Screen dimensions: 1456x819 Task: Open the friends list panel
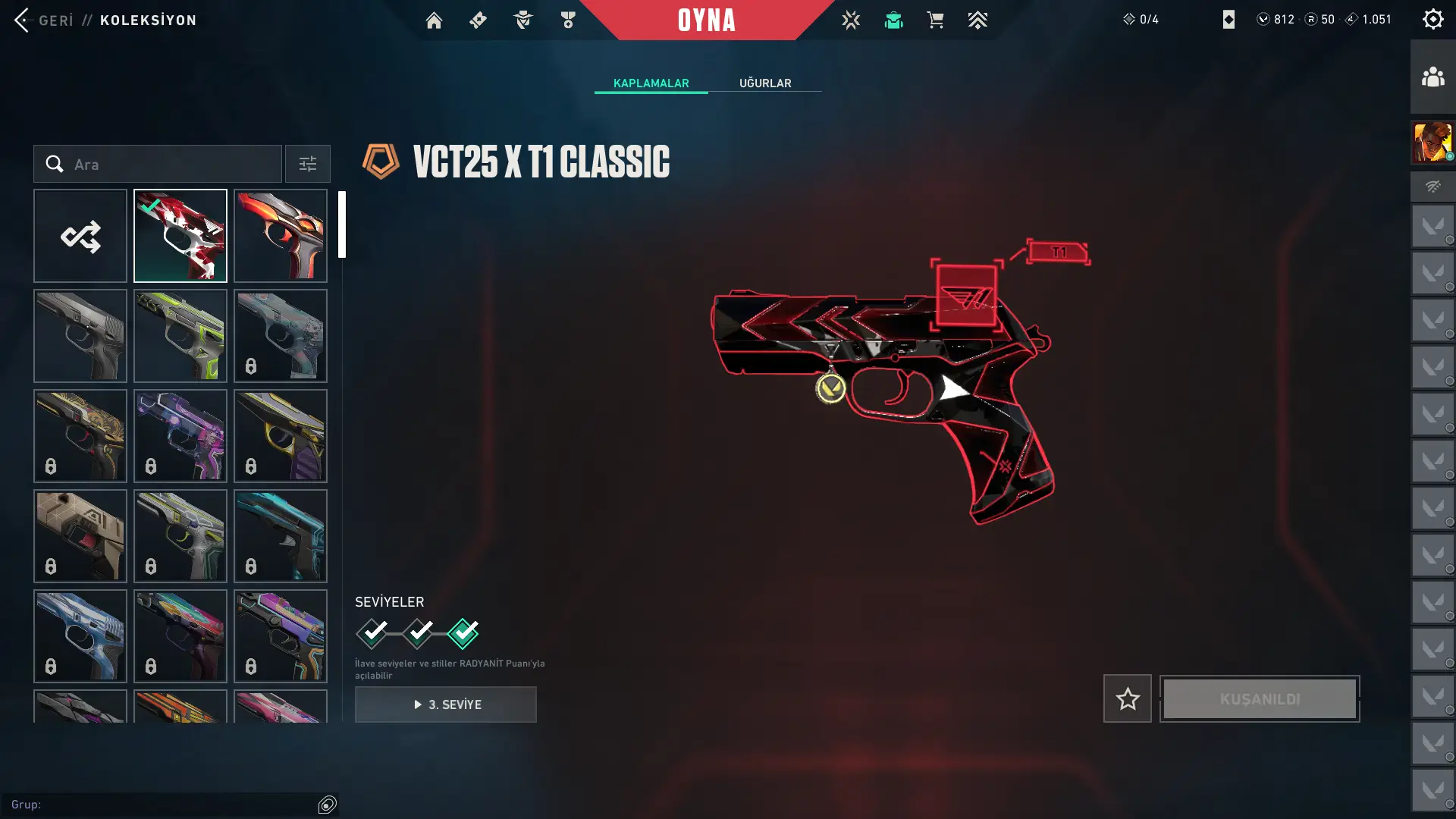1432,77
